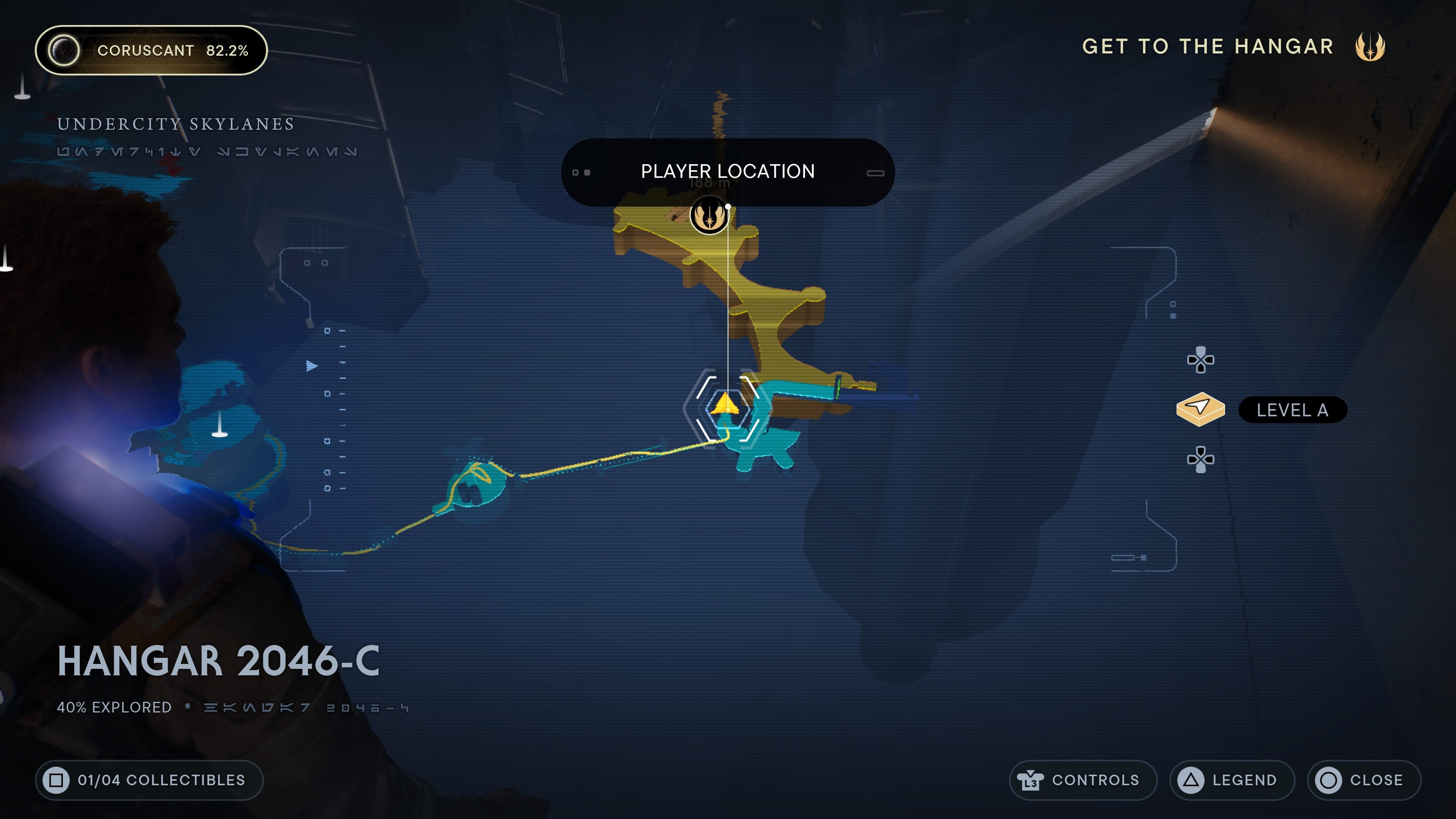Expand the Undercity Skylanes region details
Screen dimensions: 1456x819
[x=175, y=124]
